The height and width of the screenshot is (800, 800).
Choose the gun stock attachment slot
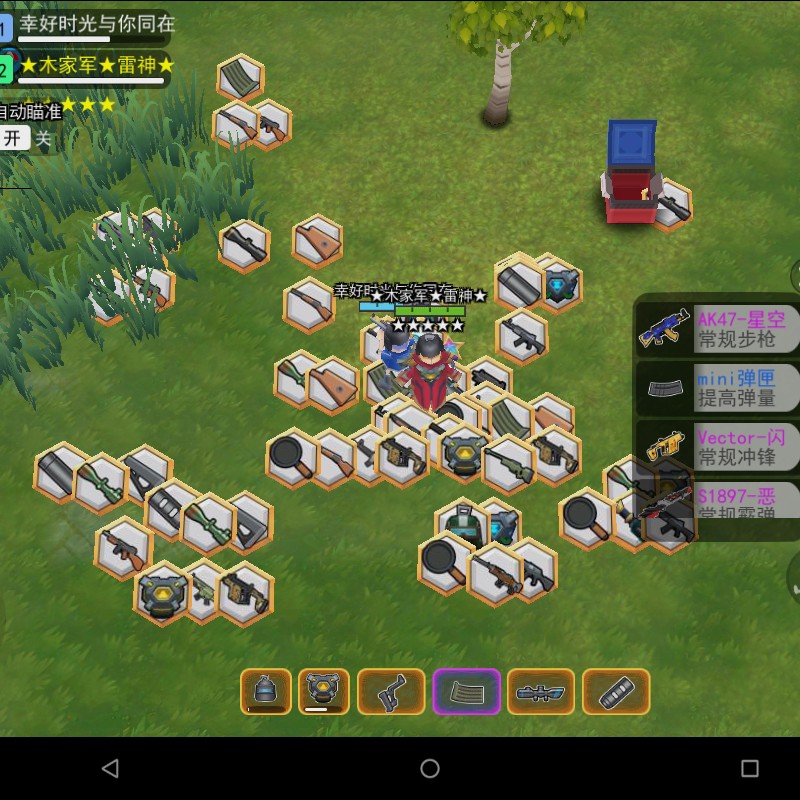tap(391, 691)
